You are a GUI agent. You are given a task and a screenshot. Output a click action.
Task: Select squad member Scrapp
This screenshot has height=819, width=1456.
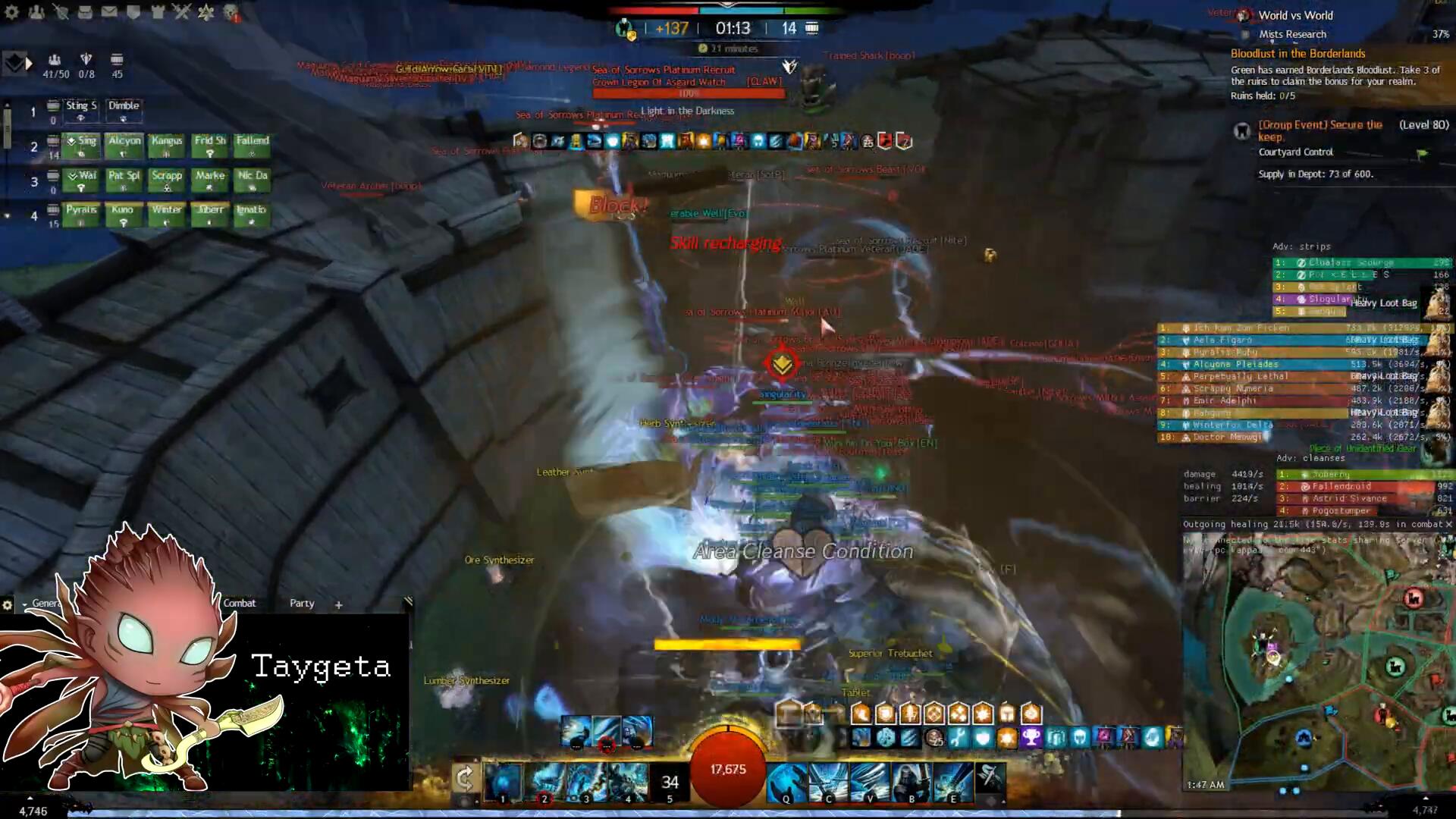pyautogui.click(x=167, y=180)
